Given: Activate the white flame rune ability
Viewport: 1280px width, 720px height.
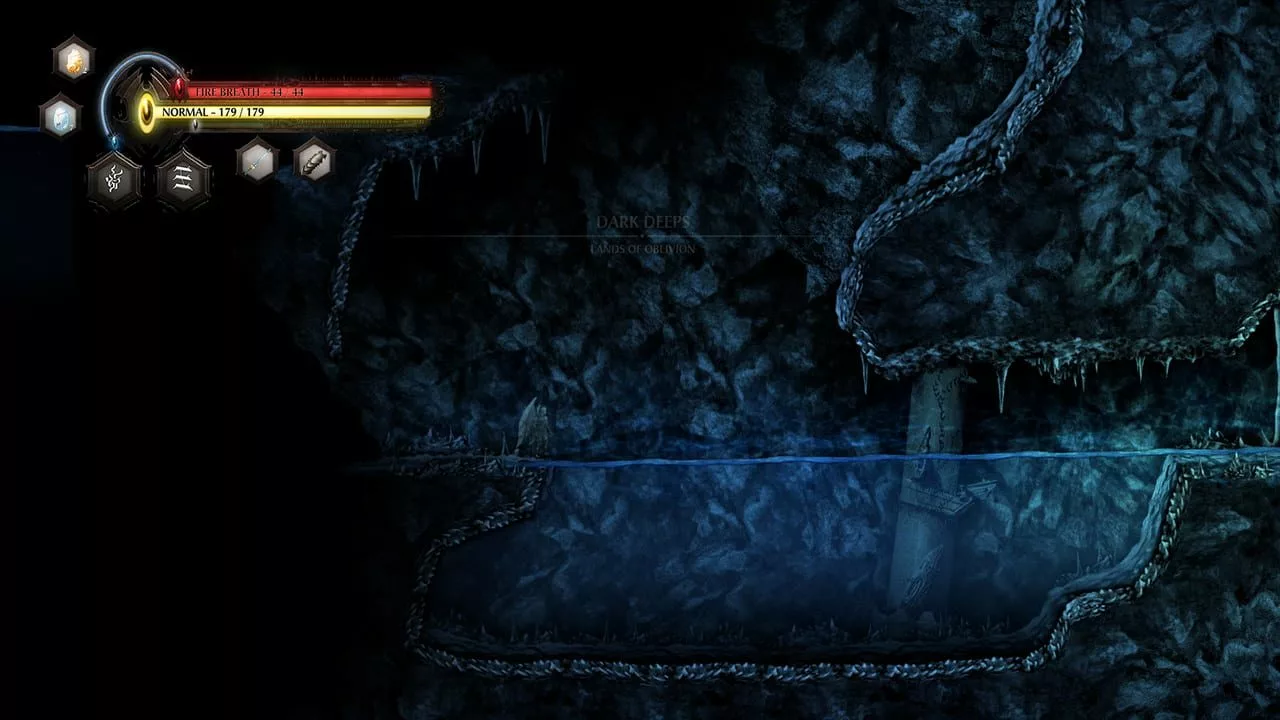Looking at the screenshot, I should tap(113, 181).
